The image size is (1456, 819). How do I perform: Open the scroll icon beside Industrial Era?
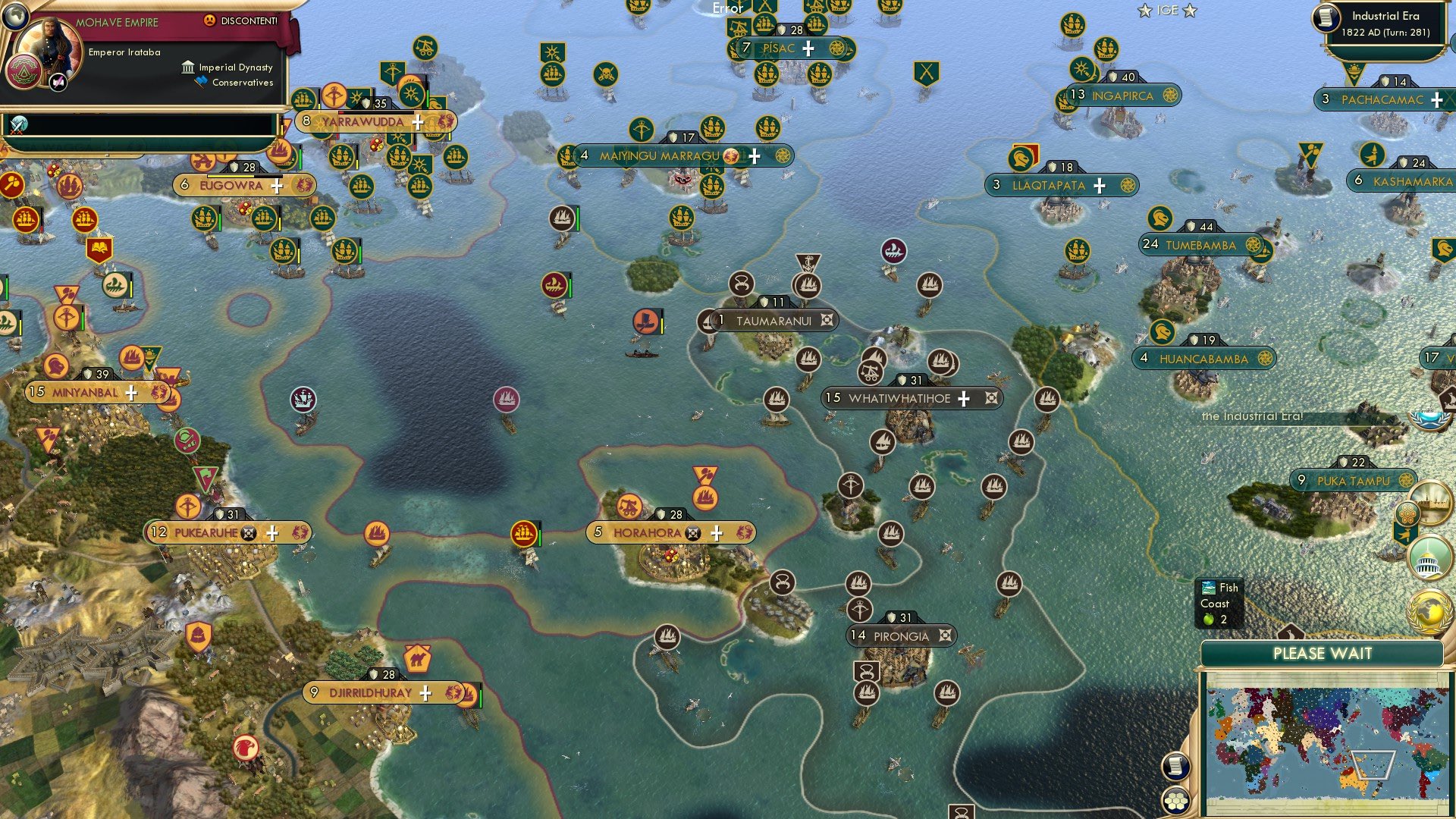coord(1326,18)
